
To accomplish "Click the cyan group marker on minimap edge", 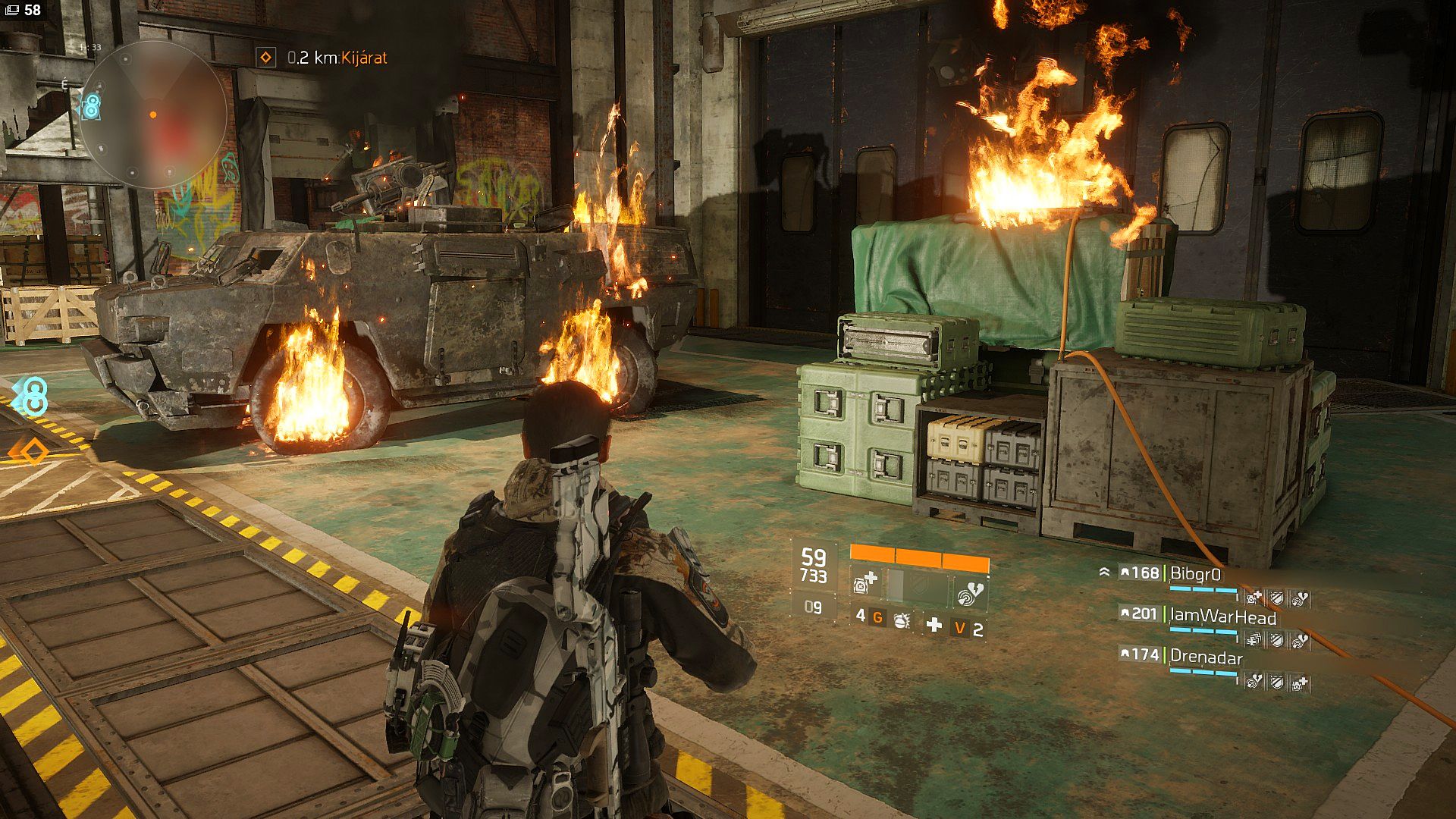I will tap(89, 107).
